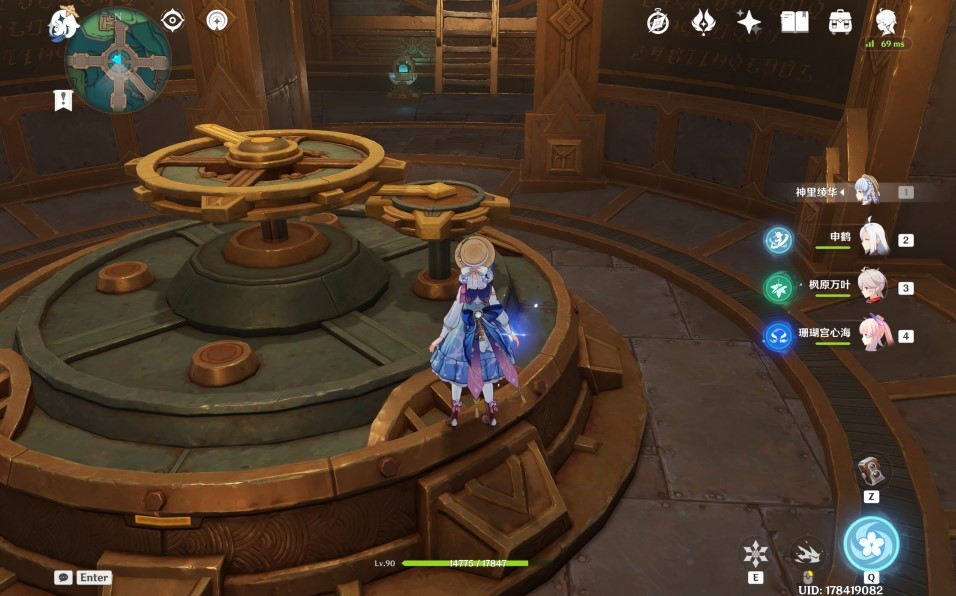Click the diamond-framed icon beside the eye
The image size is (956, 596).
pos(217,20)
